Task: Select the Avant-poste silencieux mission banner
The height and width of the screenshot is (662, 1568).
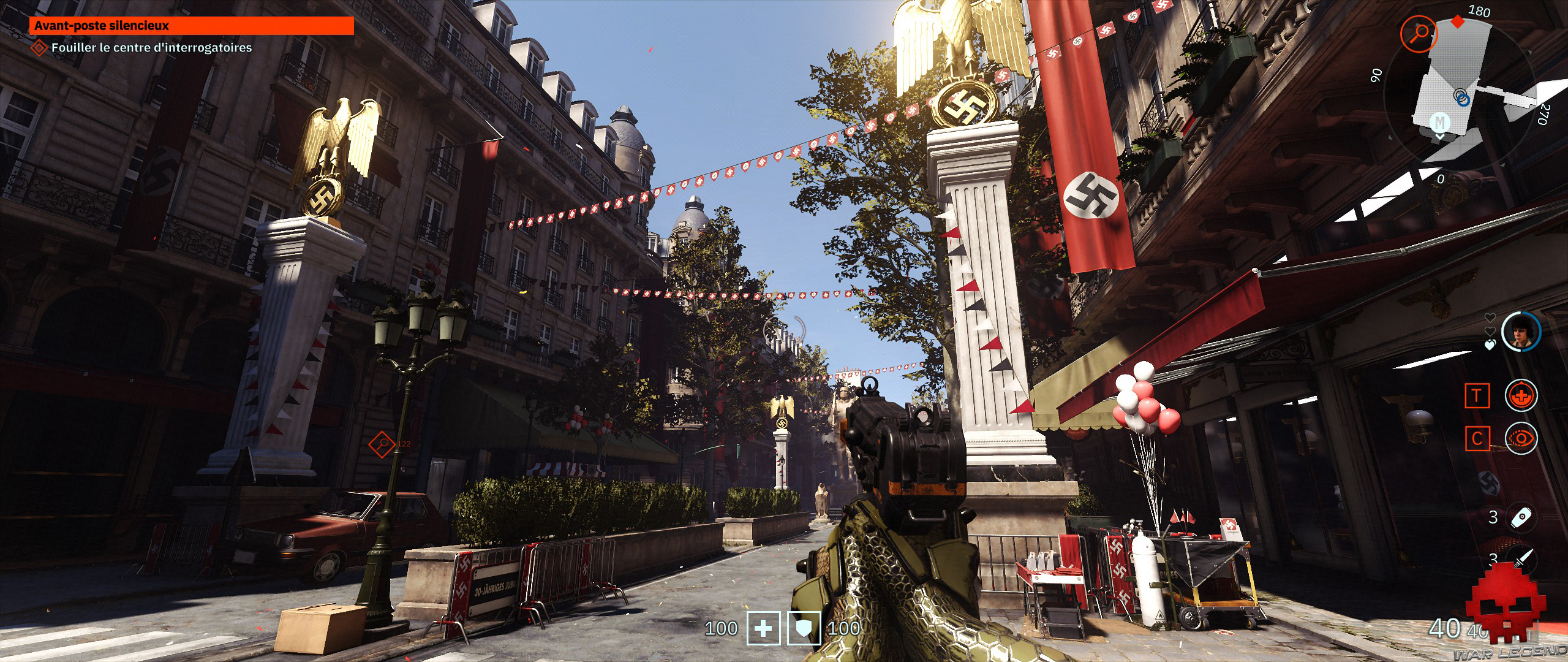Action: tap(193, 26)
